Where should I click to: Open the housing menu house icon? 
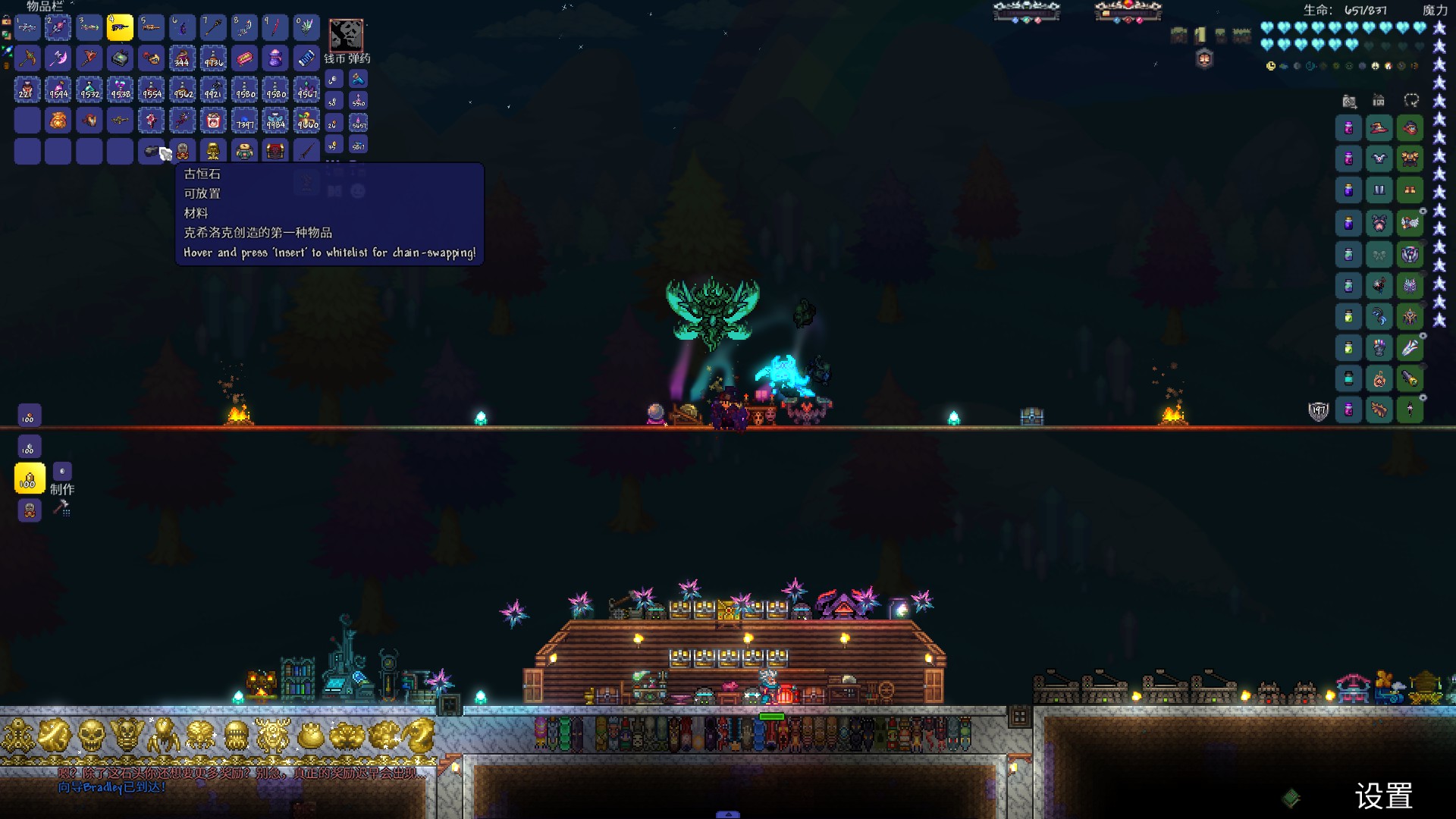point(1379,101)
